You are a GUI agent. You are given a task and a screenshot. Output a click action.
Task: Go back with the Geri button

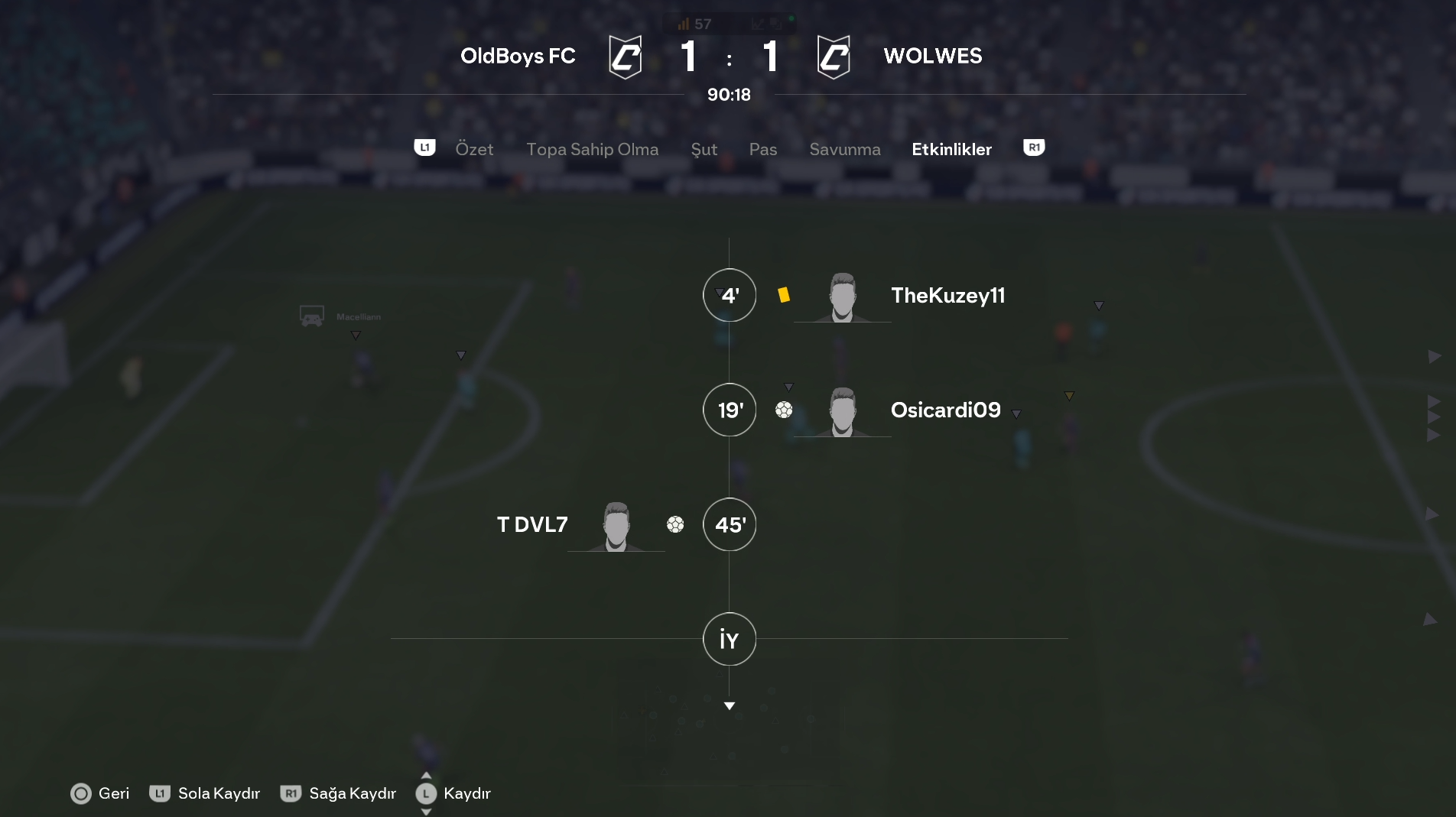[x=100, y=793]
